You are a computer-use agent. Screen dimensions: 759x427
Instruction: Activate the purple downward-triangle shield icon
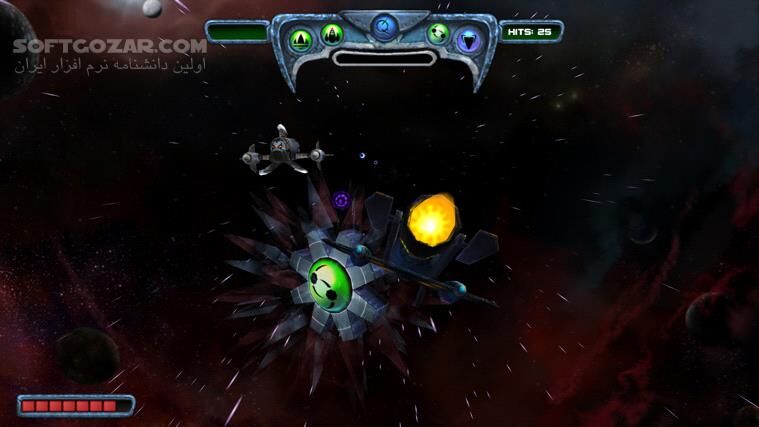(x=468, y=40)
